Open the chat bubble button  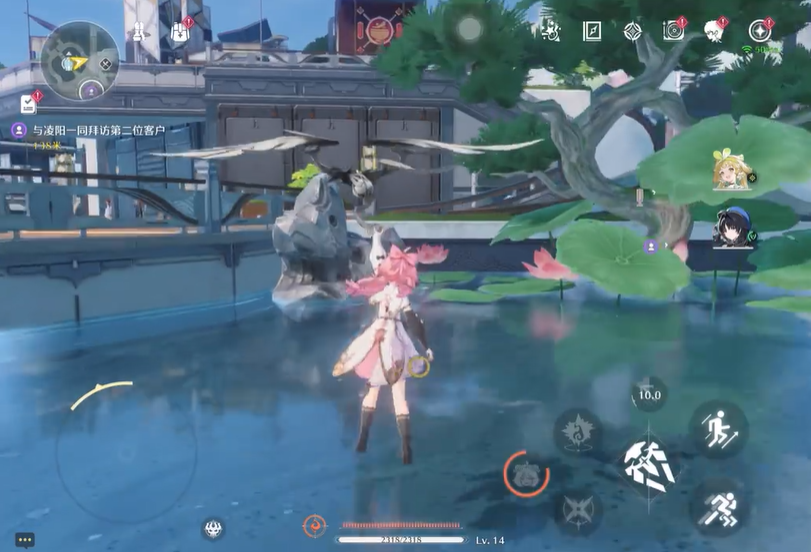[x=25, y=540]
